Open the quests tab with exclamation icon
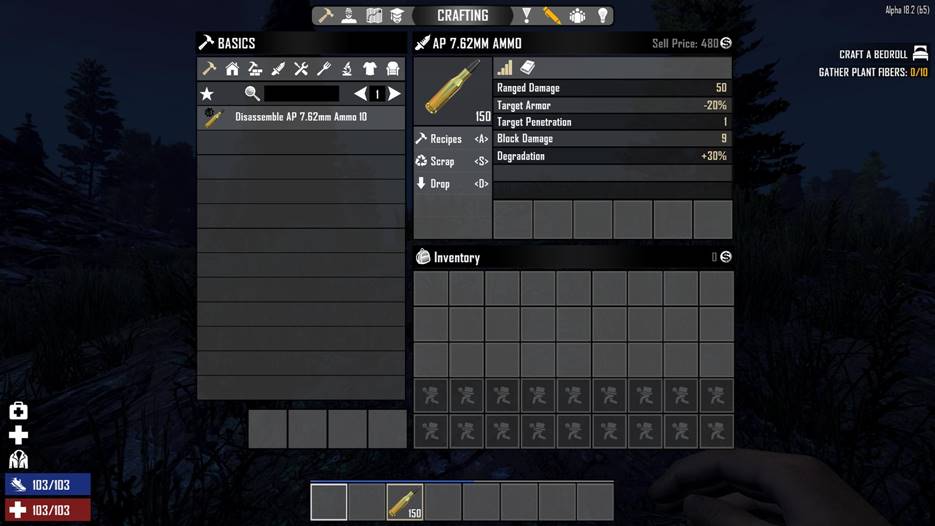 point(527,16)
